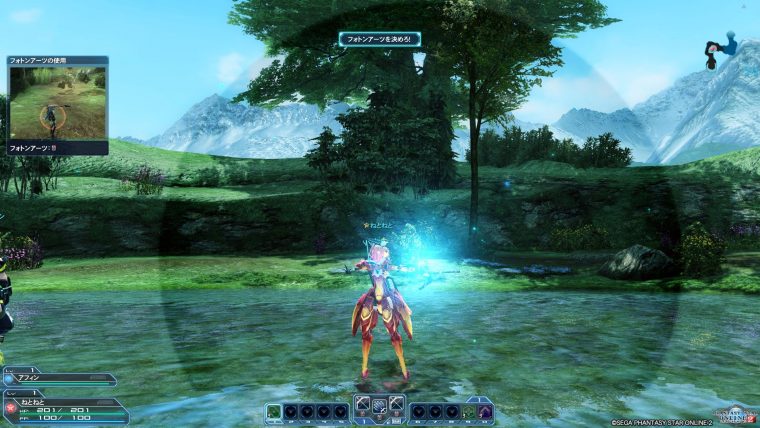Select the green item in the first subpalette slot
Viewport: 760px width, 428px height.
coord(274,411)
